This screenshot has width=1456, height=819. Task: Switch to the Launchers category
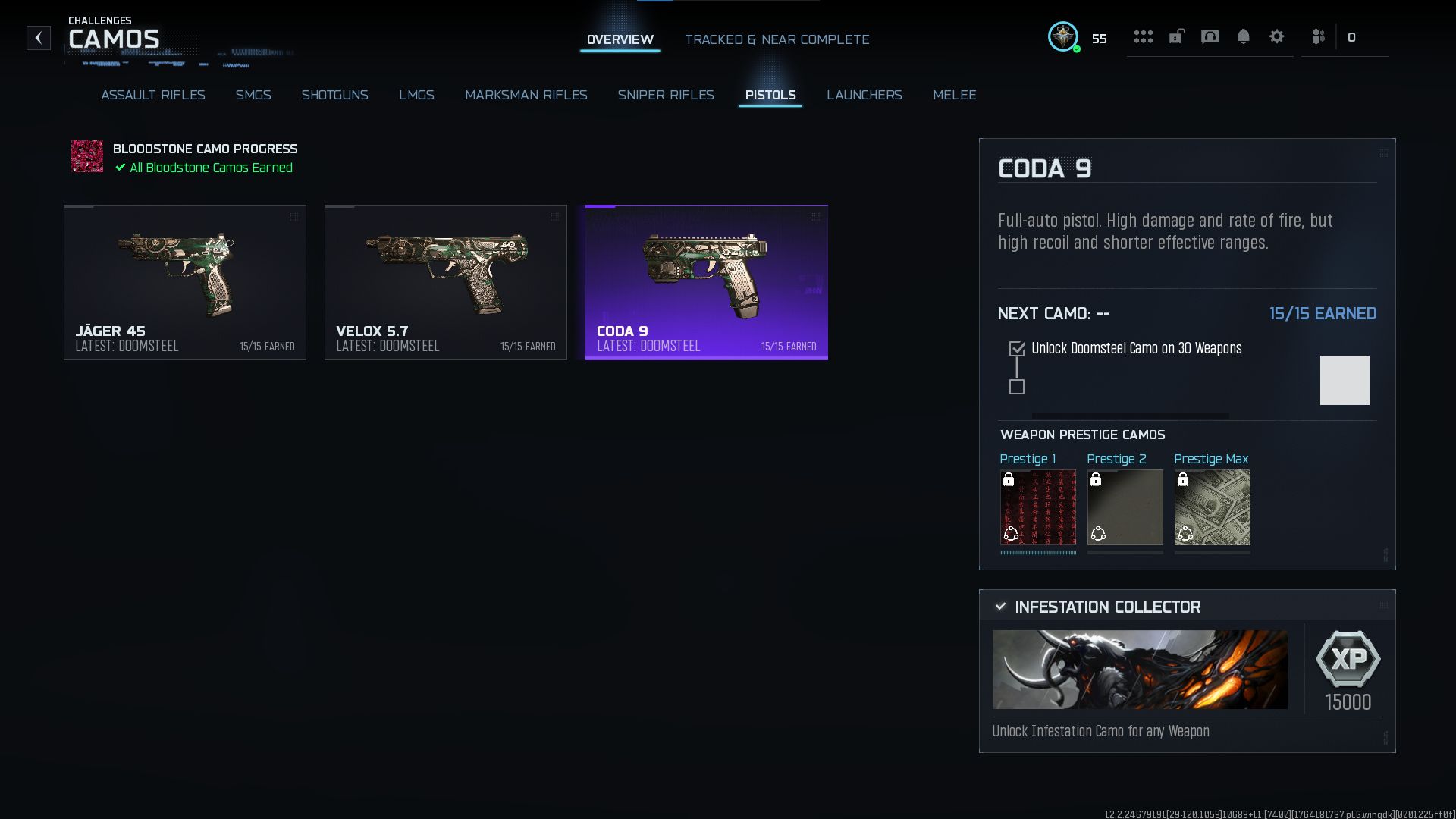(x=864, y=95)
